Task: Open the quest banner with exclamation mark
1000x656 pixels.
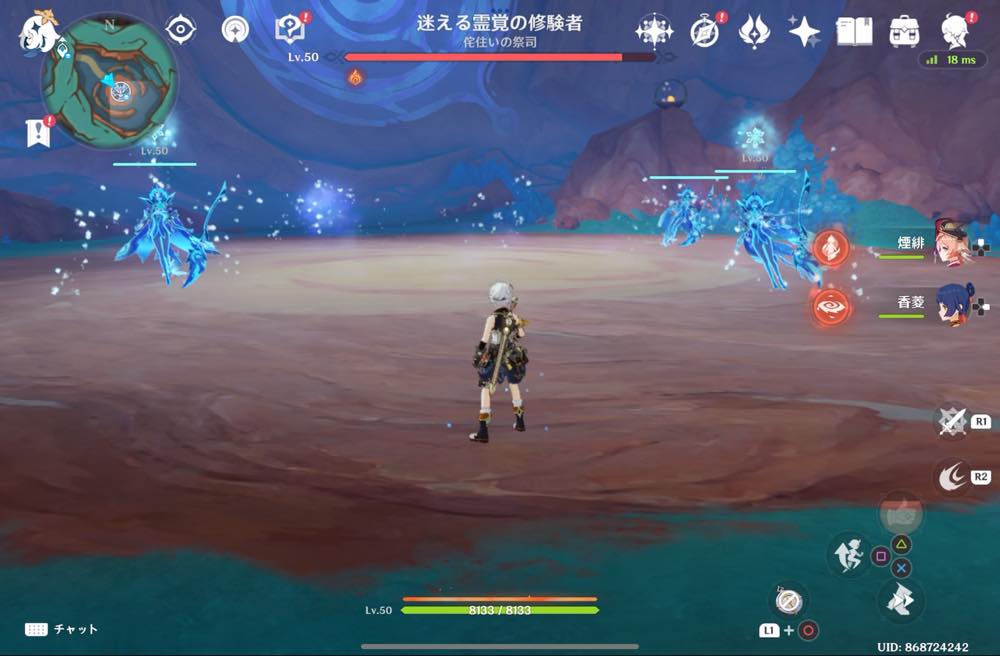Action: (37, 132)
